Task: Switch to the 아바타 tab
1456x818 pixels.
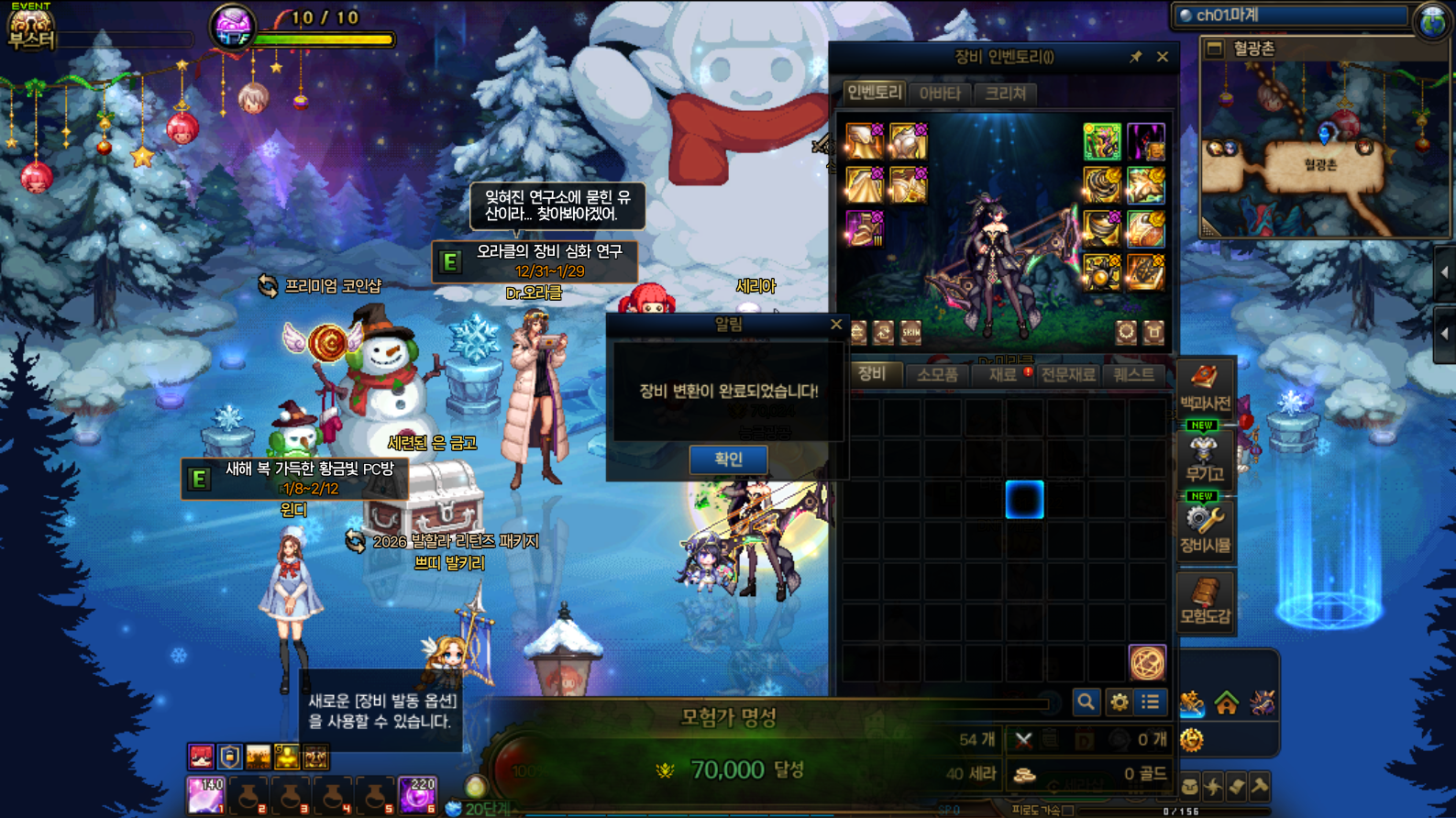Action: (x=940, y=93)
